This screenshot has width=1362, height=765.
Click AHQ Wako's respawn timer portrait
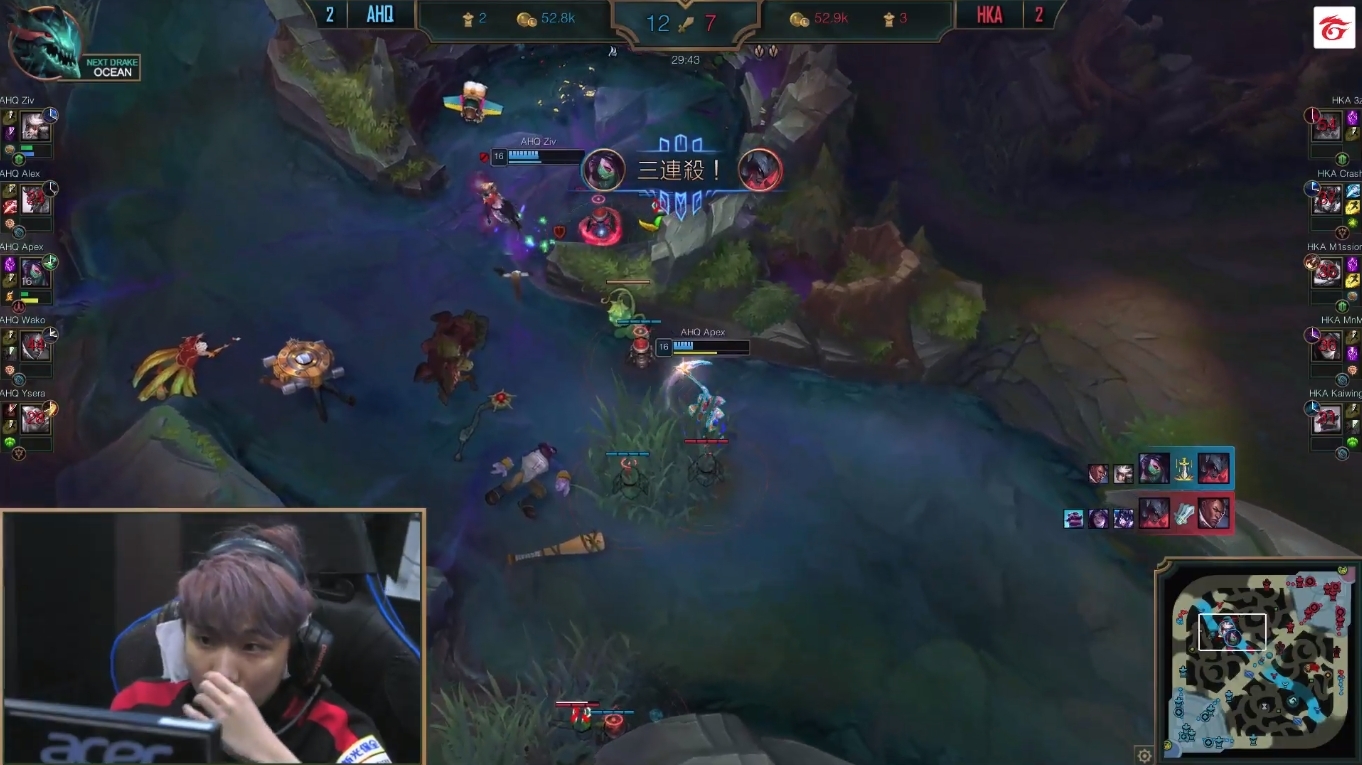pos(37,343)
